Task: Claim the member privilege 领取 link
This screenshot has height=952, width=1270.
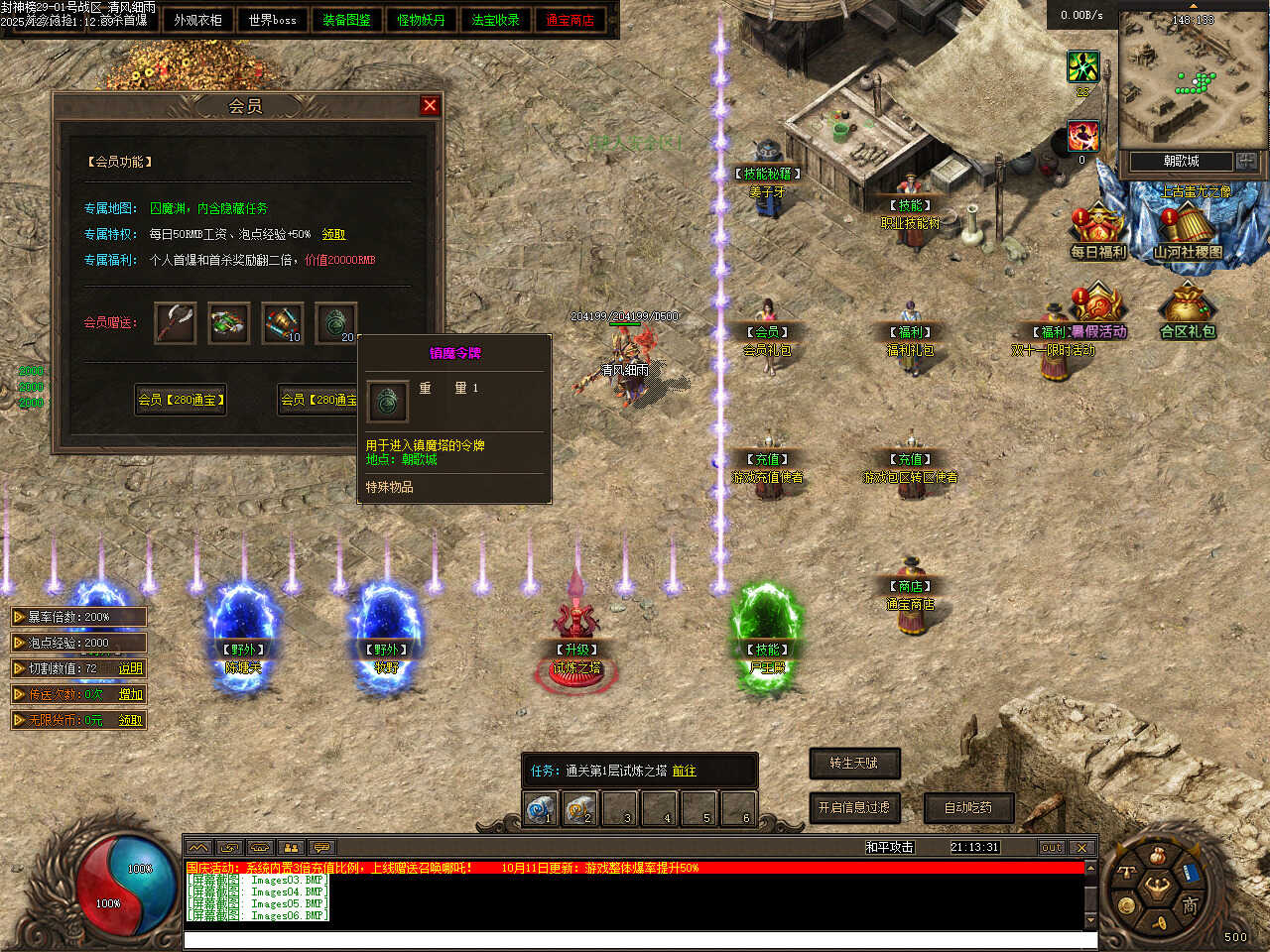Action: [x=333, y=235]
